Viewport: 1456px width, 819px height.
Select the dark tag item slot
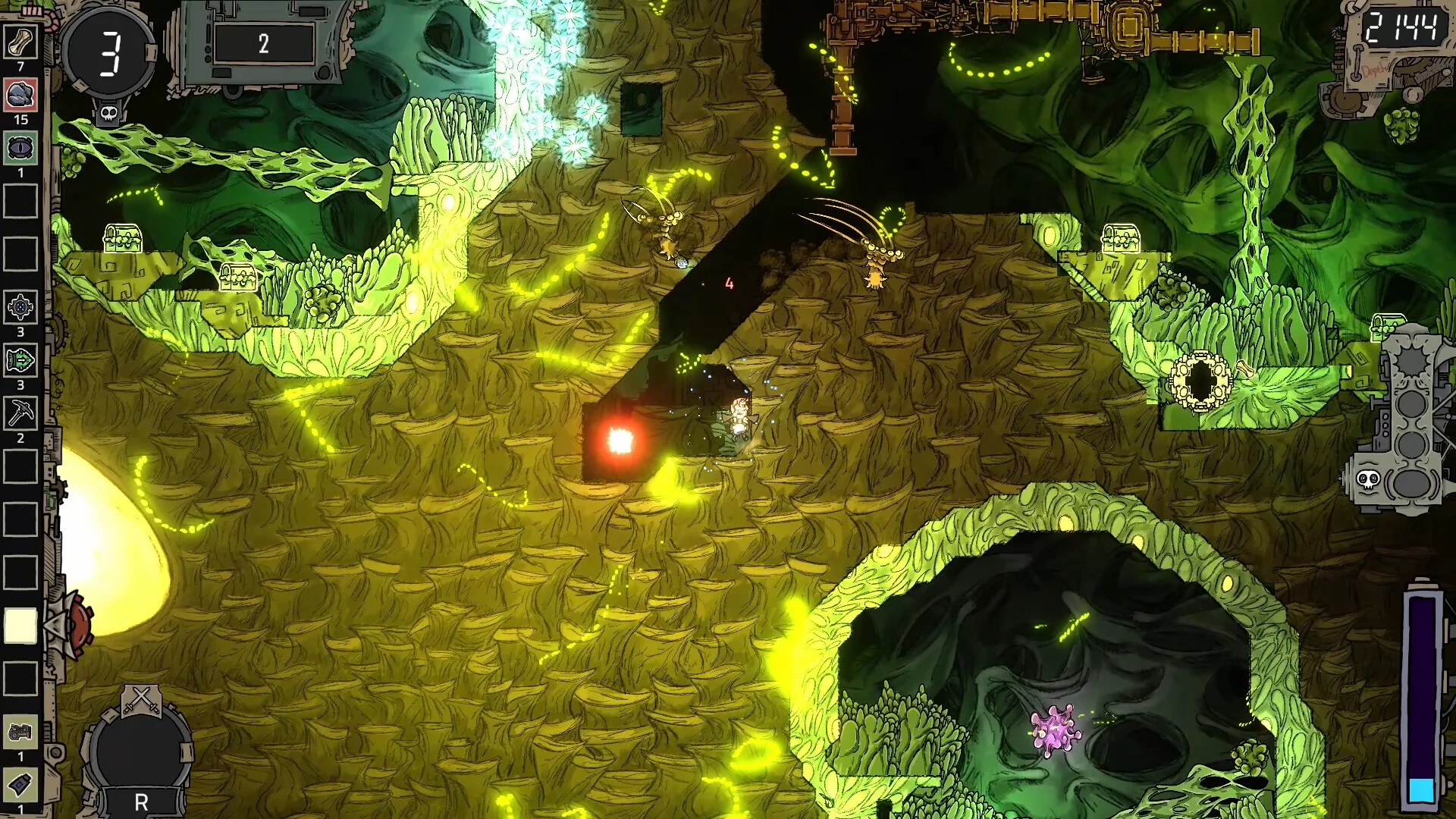(20, 785)
